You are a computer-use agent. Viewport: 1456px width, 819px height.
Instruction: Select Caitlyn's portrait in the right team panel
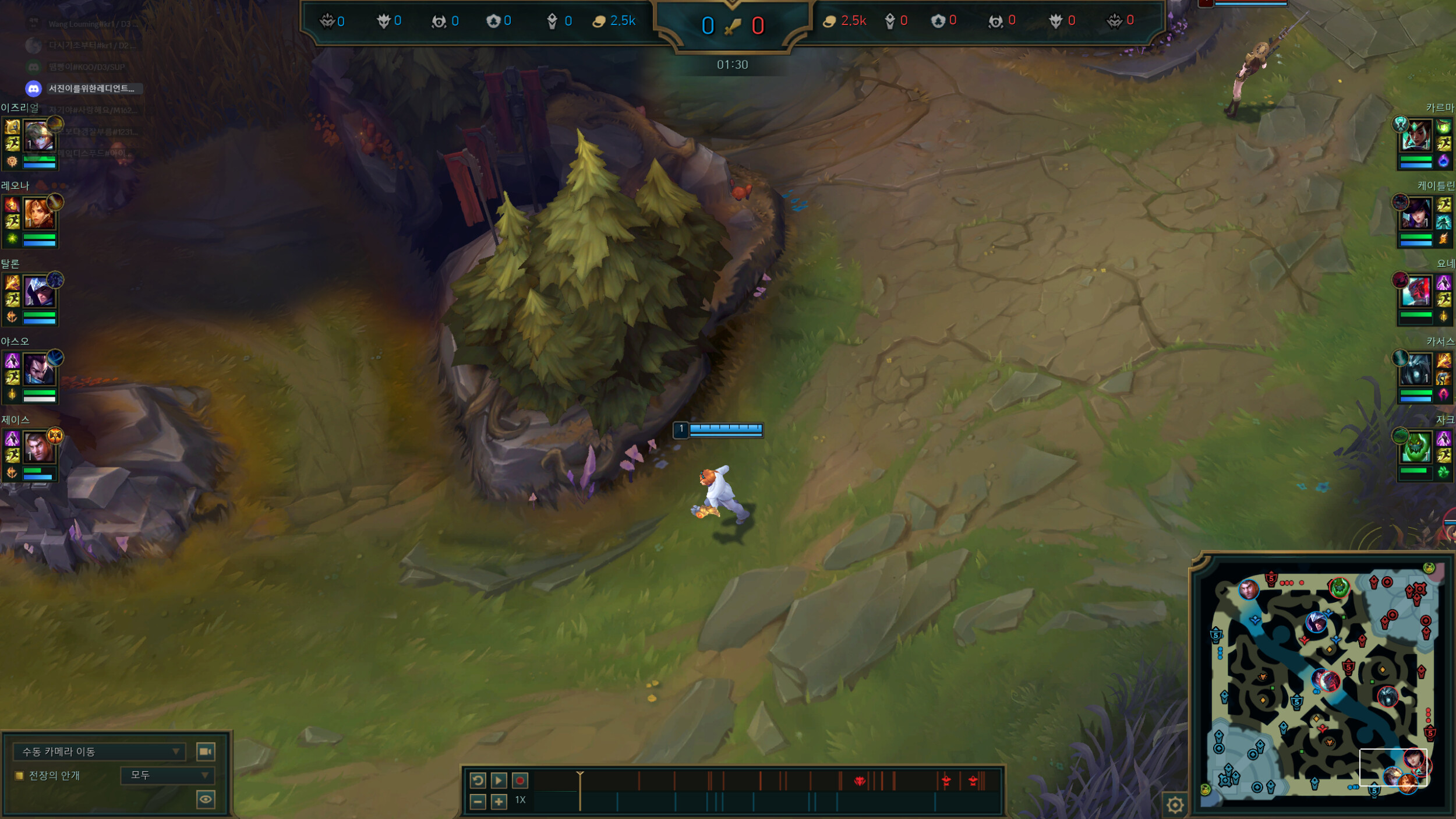click(1416, 212)
